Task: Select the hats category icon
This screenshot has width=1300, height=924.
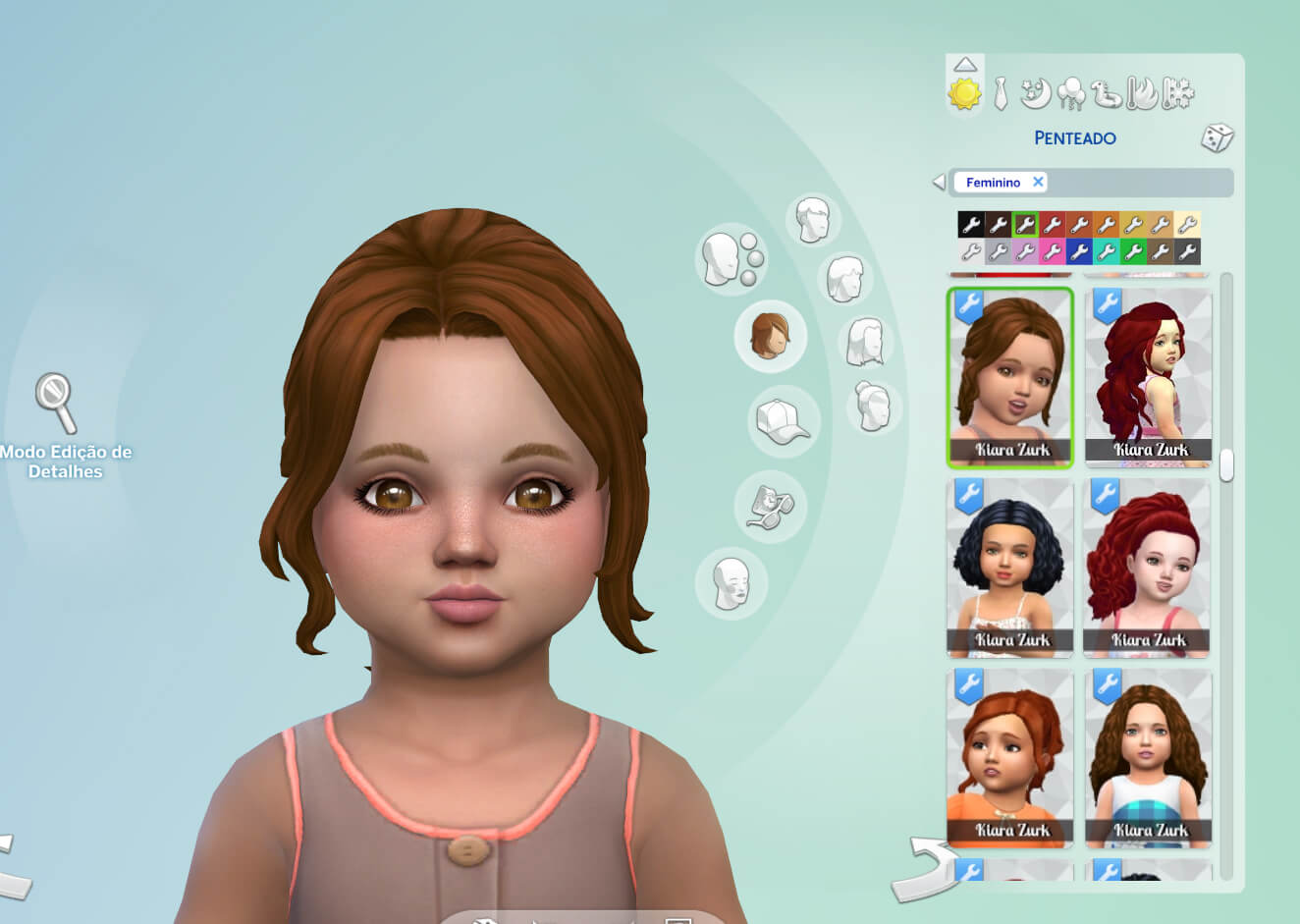Action: click(x=783, y=422)
